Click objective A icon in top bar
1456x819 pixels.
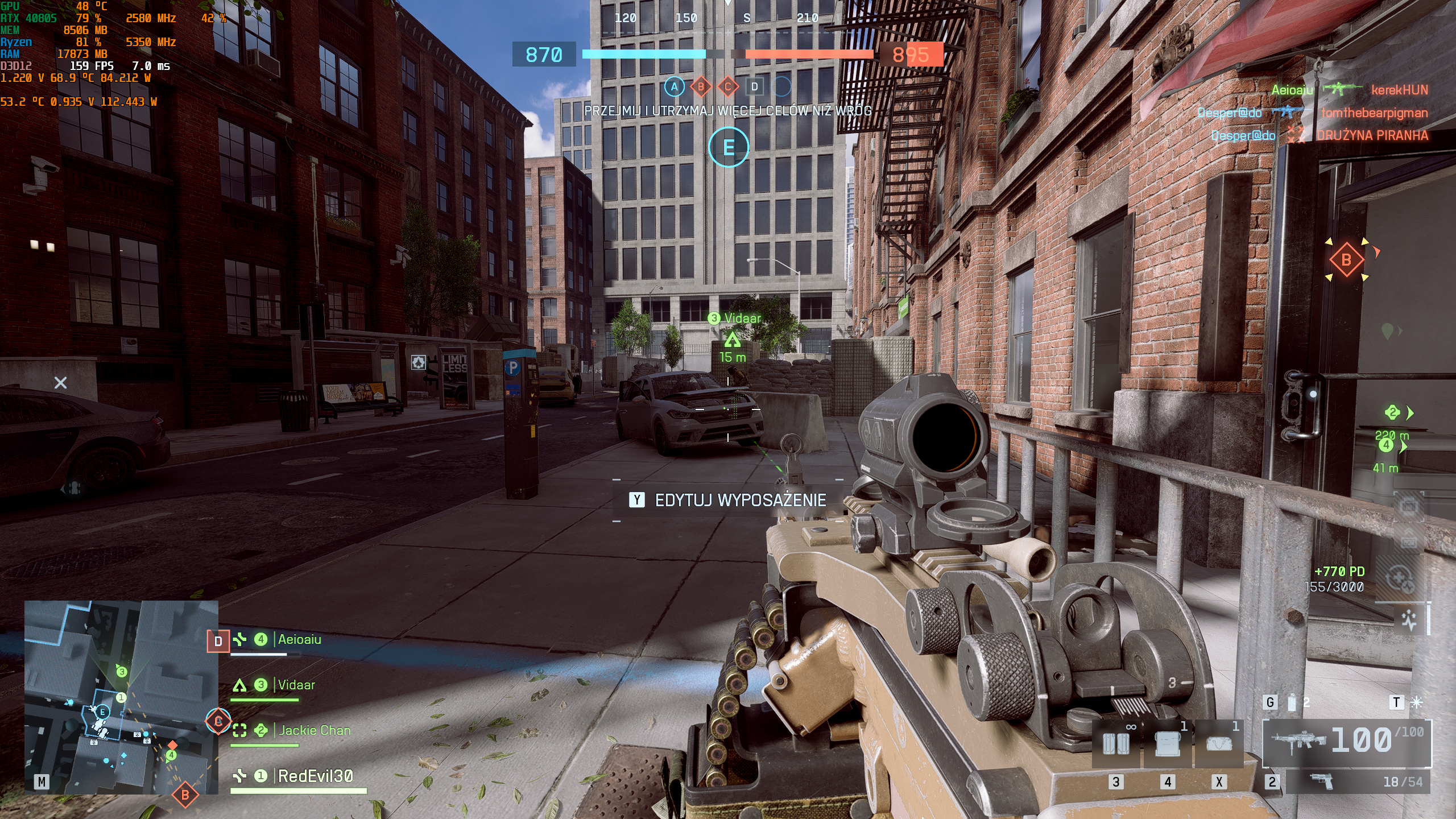(x=674, y=87)
